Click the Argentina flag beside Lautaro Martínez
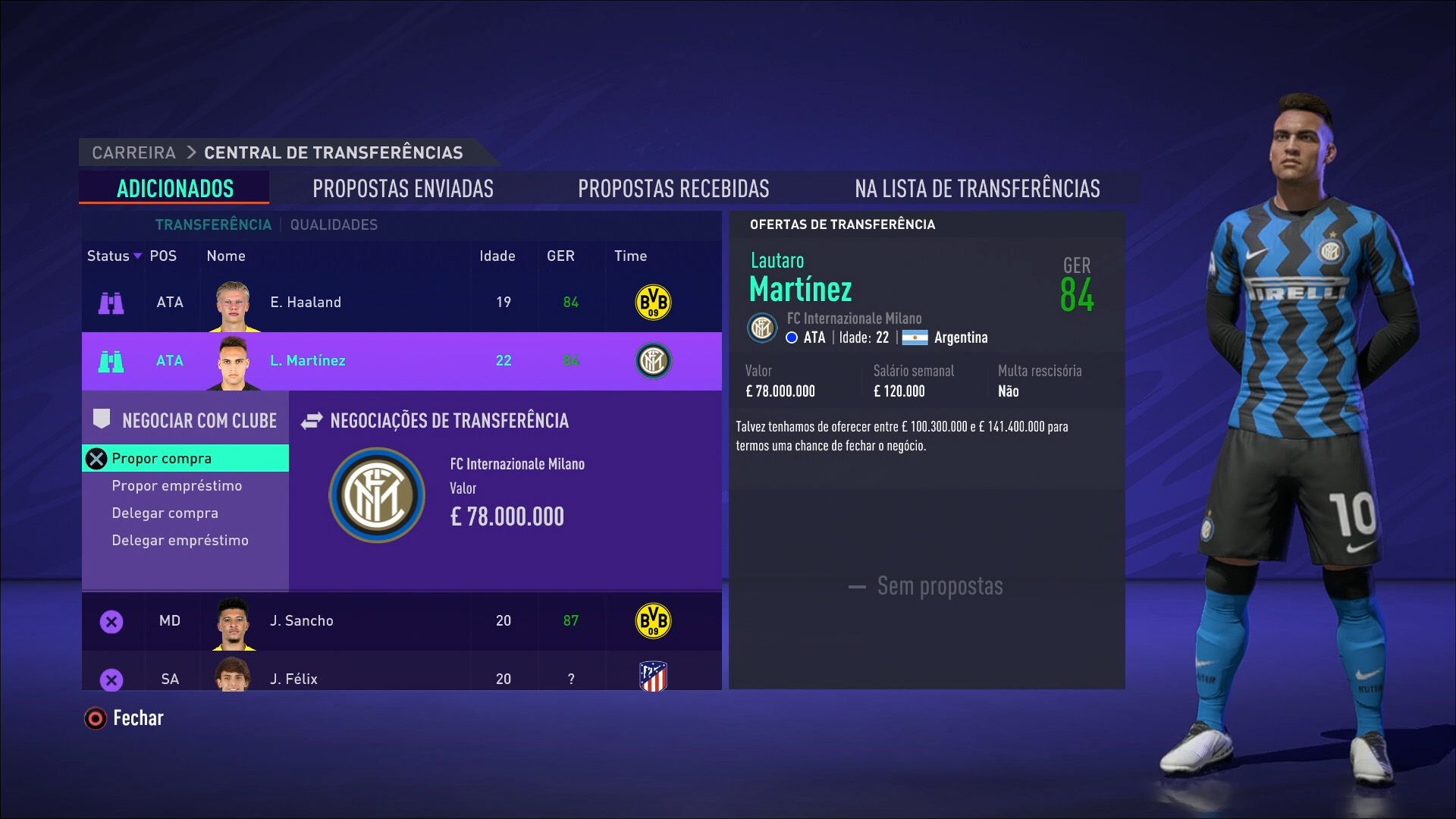 914,338
